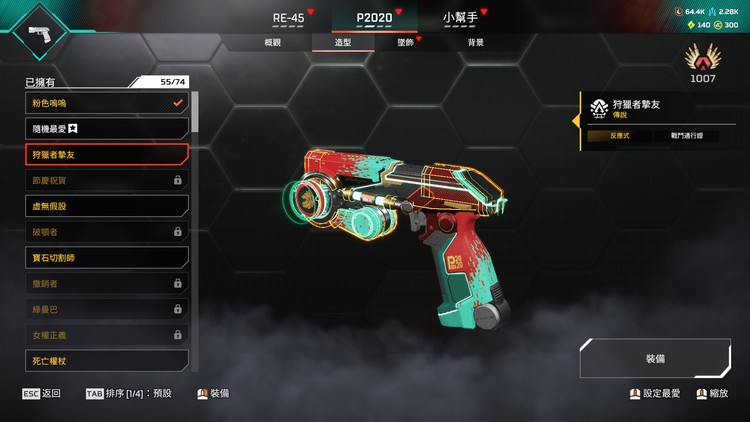
Task: Open the 墜飾 charms sub-tab
Action: click(405, 43)
